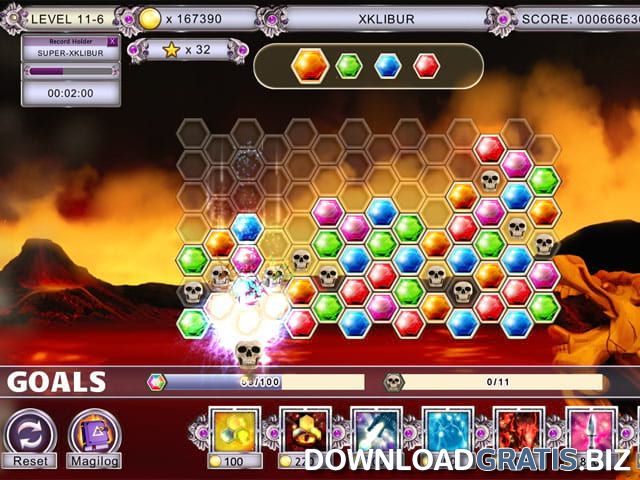640x480 pixels.
Task: Cast the white rocket spell
Action: point(376,431)
